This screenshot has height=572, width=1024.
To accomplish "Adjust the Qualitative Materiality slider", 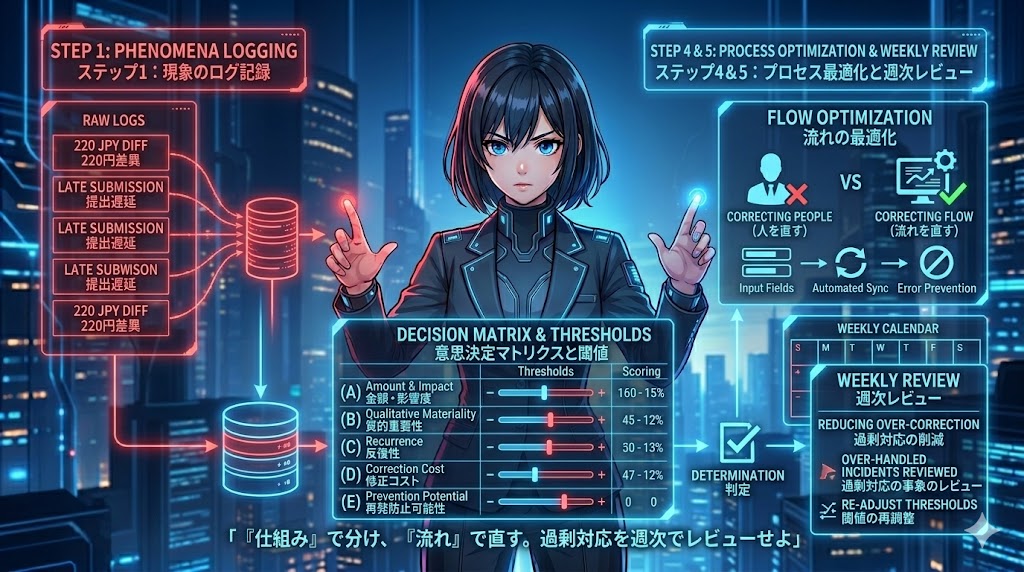I will [x=551, y=420].
